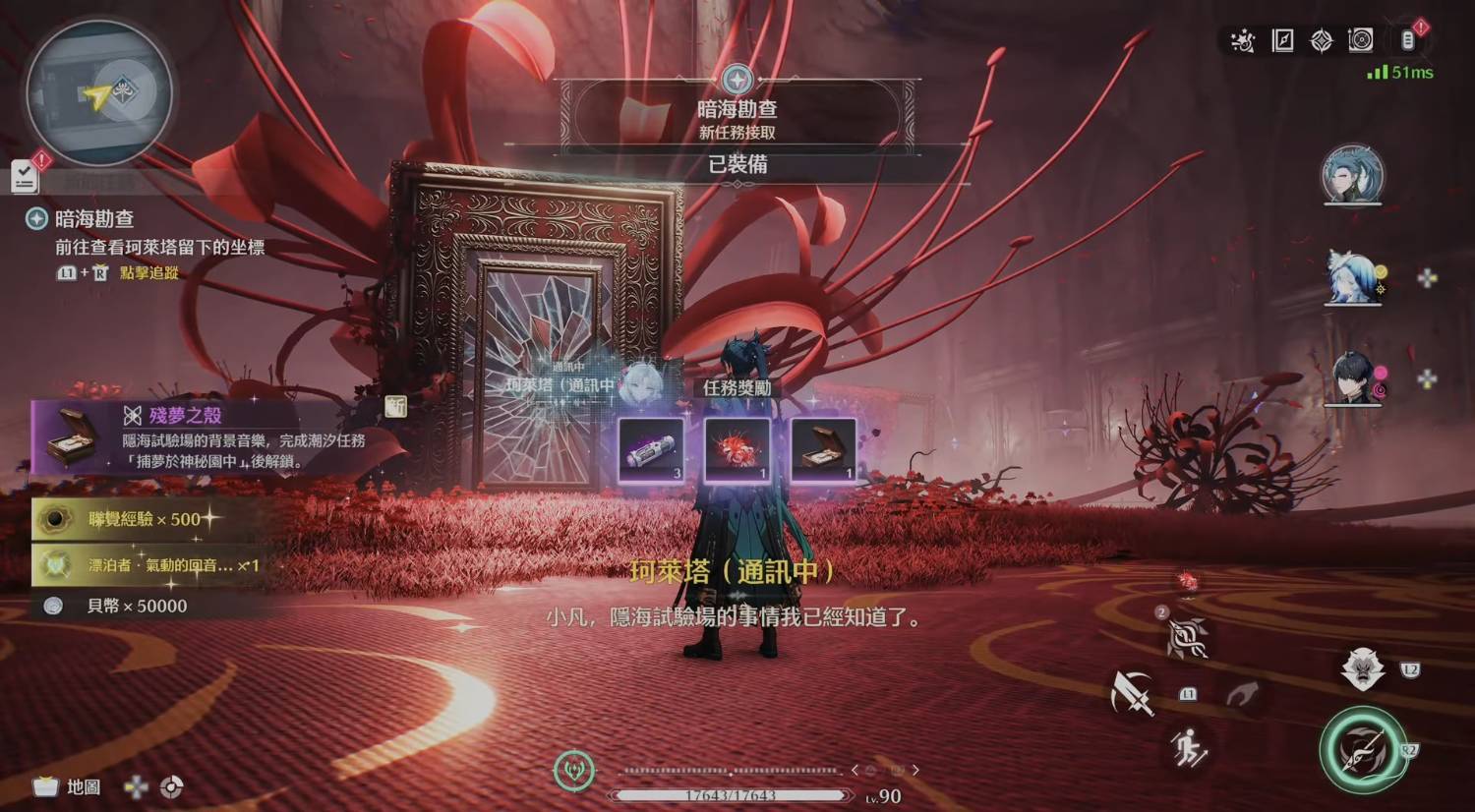1475x812 pixels.
Task: Switch to the white-haired party character
Action: (1353, 277)
